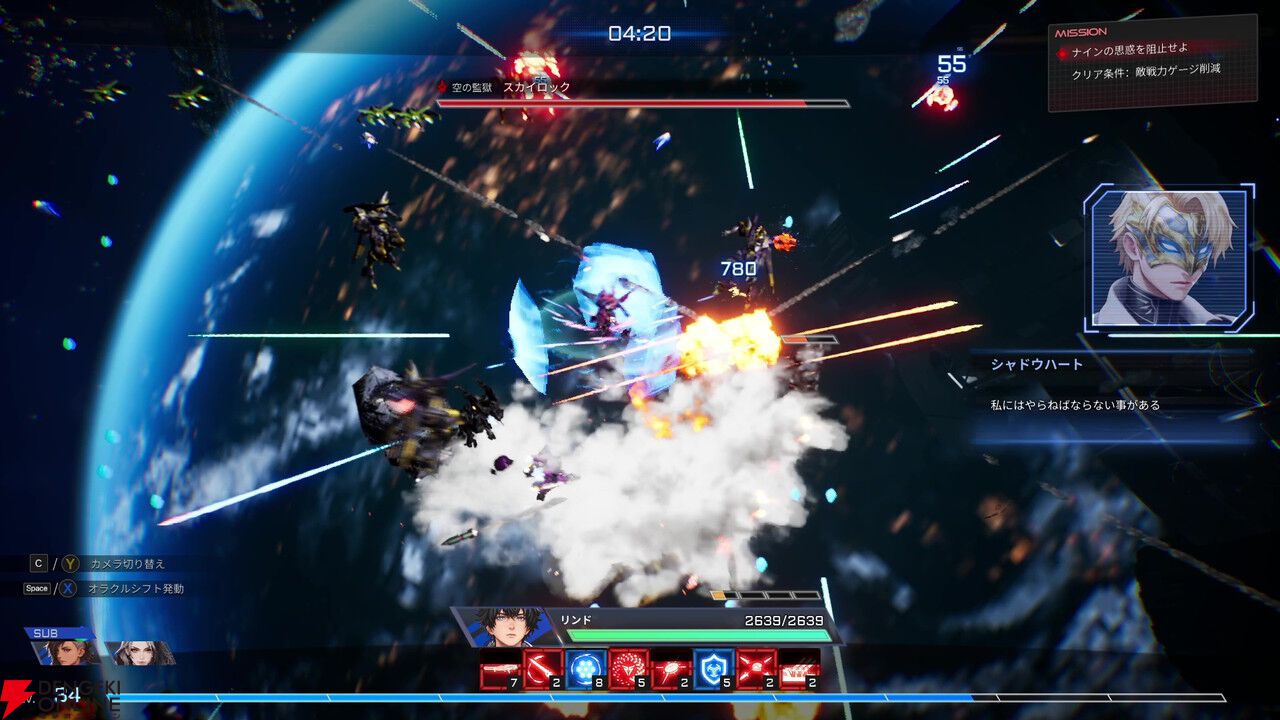The image size is (1280, 720).
Task: Launch the red missile barrage skill
Action: (799, 670)
